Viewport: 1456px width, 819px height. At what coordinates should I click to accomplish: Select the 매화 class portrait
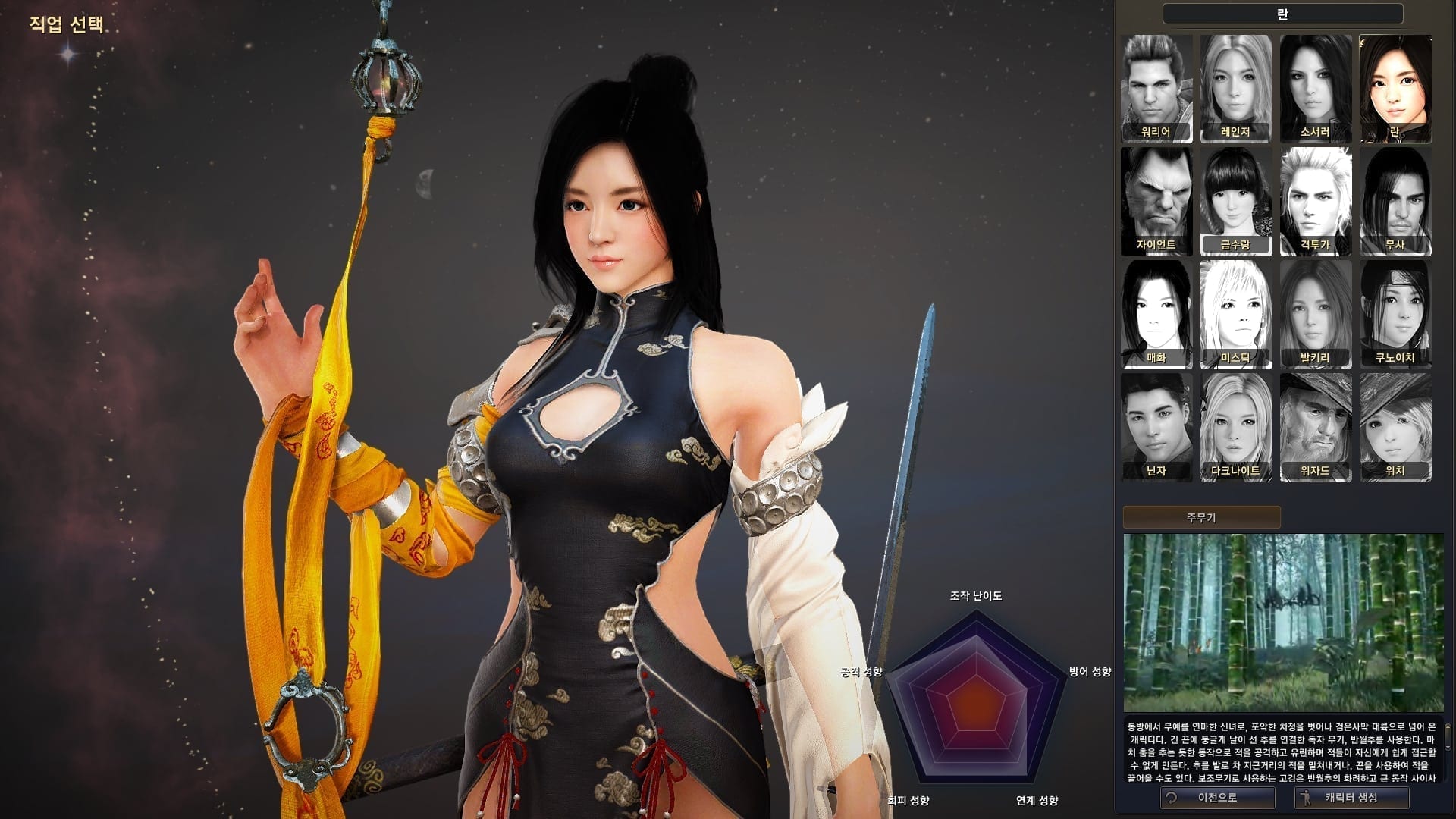coord(1156,314)
